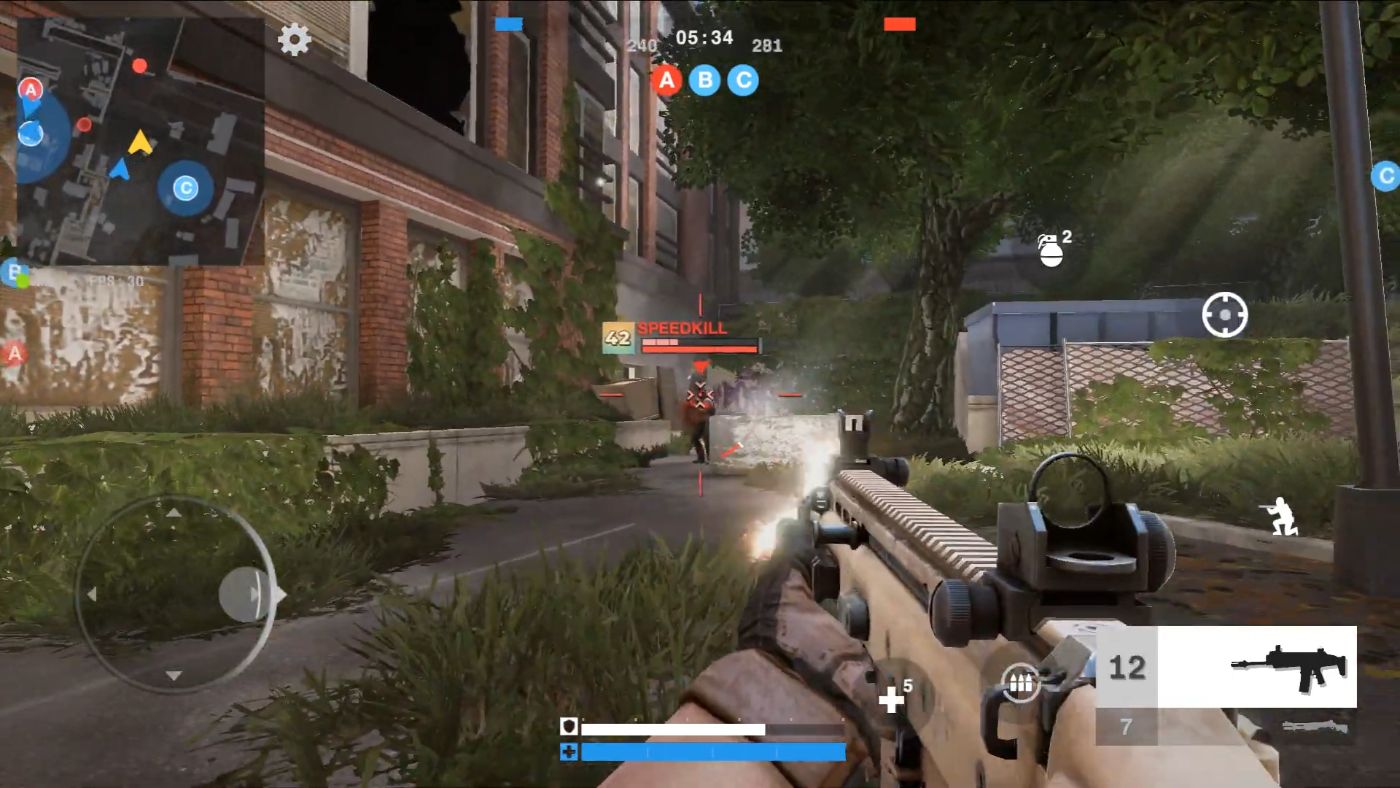Screen dimensions: 1400x788
Task: Select objective point B at top
Action: coord(705,81)
